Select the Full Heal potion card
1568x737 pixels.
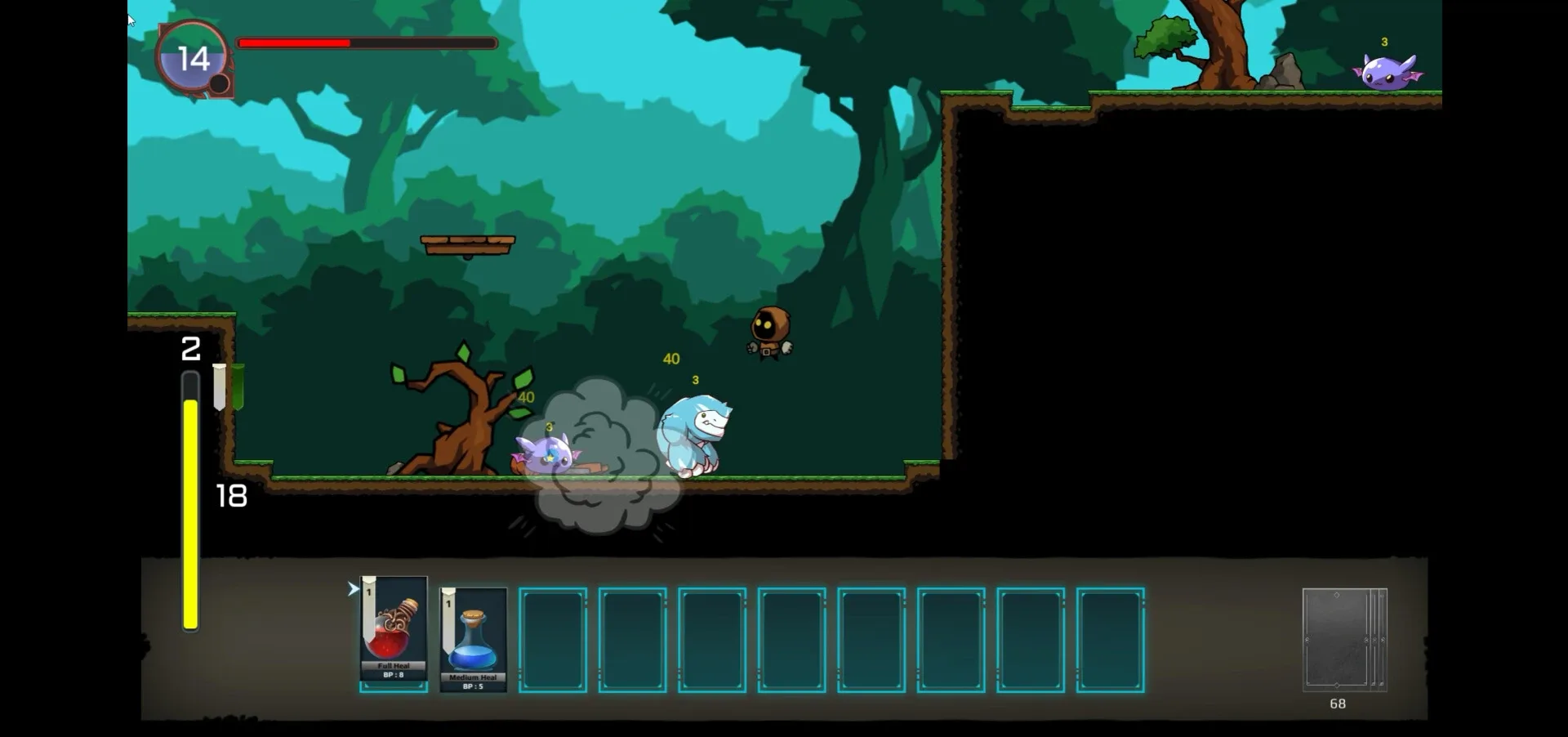point(394,633)
